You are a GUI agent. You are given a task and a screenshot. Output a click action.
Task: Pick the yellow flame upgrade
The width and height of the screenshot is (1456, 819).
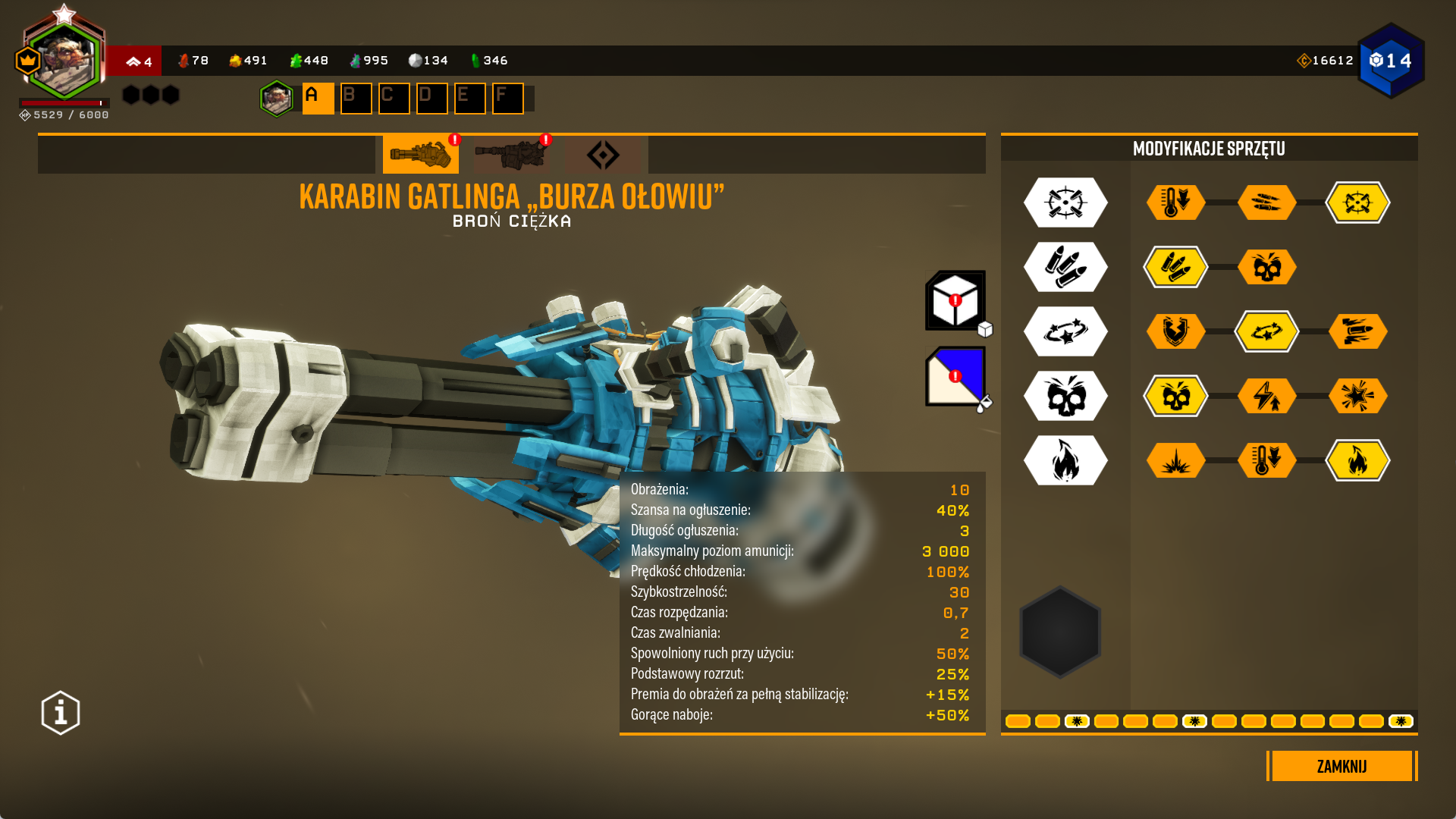tap(1357, 460)
